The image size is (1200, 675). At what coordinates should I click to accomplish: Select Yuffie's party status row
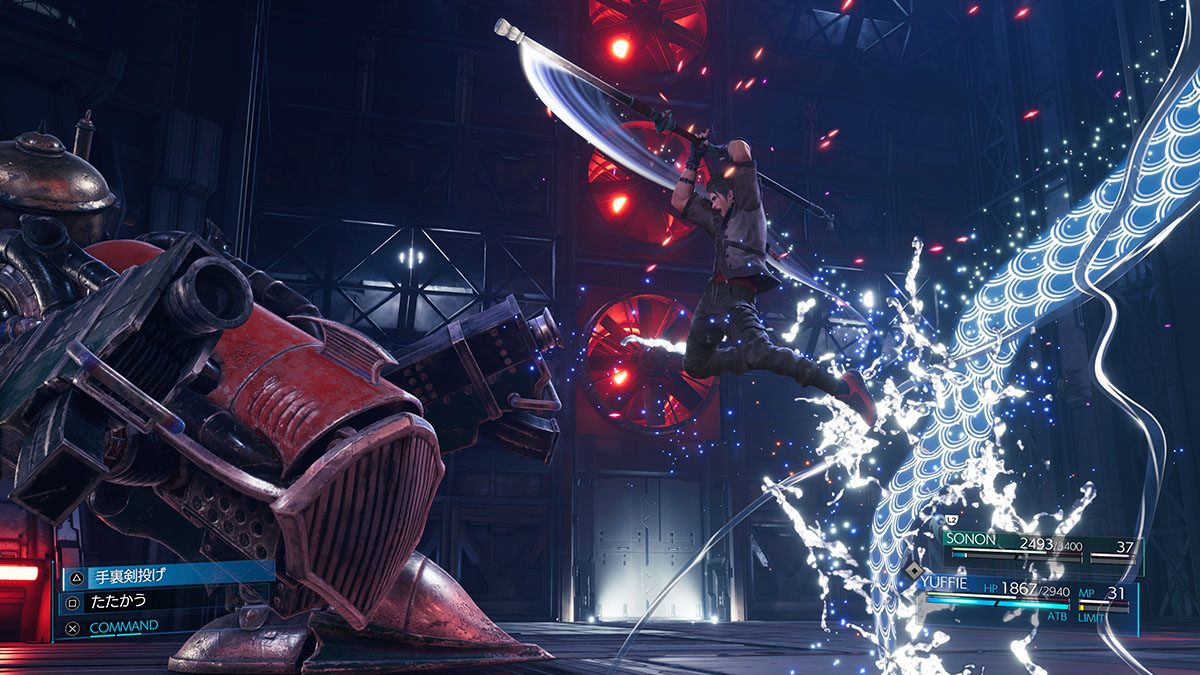1030,595
